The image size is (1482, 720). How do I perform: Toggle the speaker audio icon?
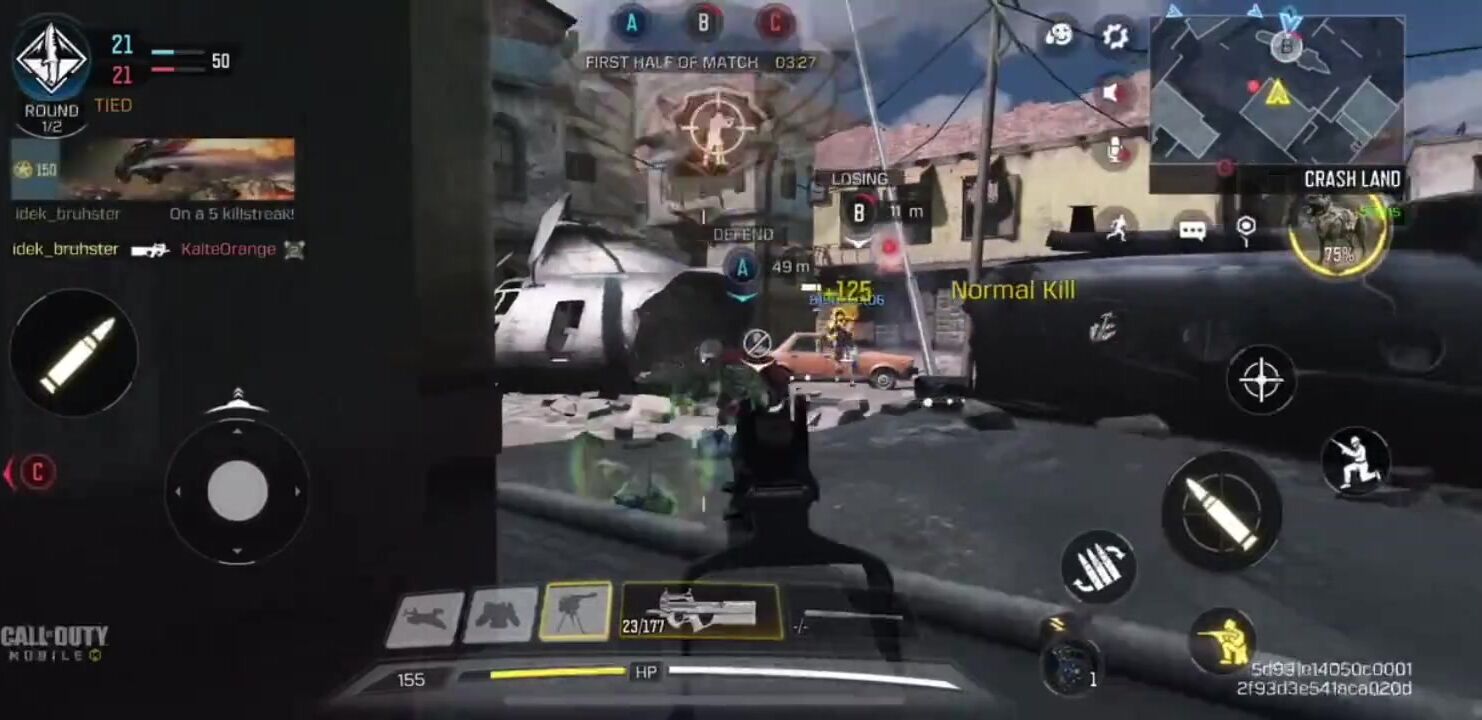tap(1112, 94)
